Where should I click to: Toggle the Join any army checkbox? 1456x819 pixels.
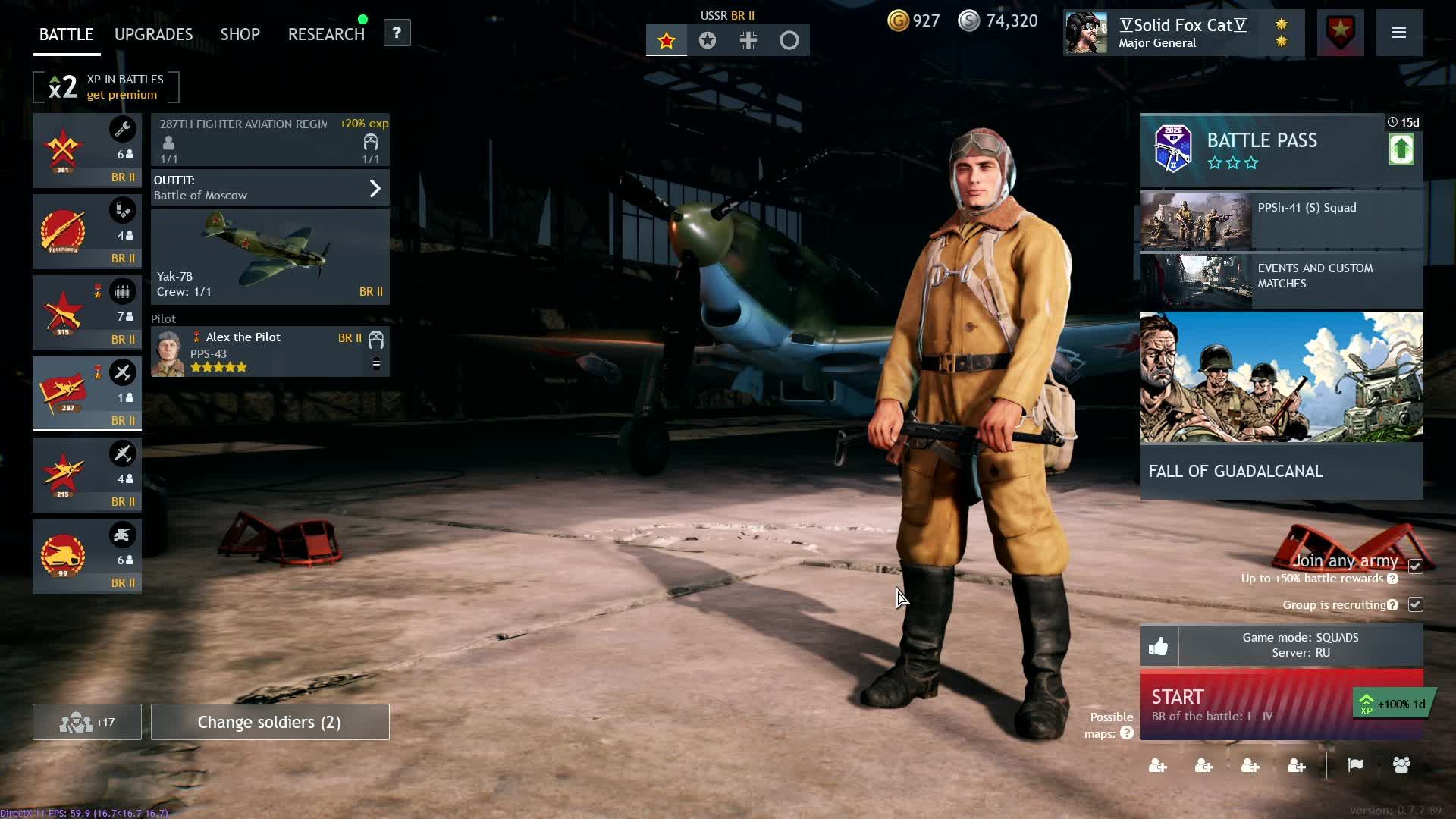pyautogui.click(x=1415, y=566)
